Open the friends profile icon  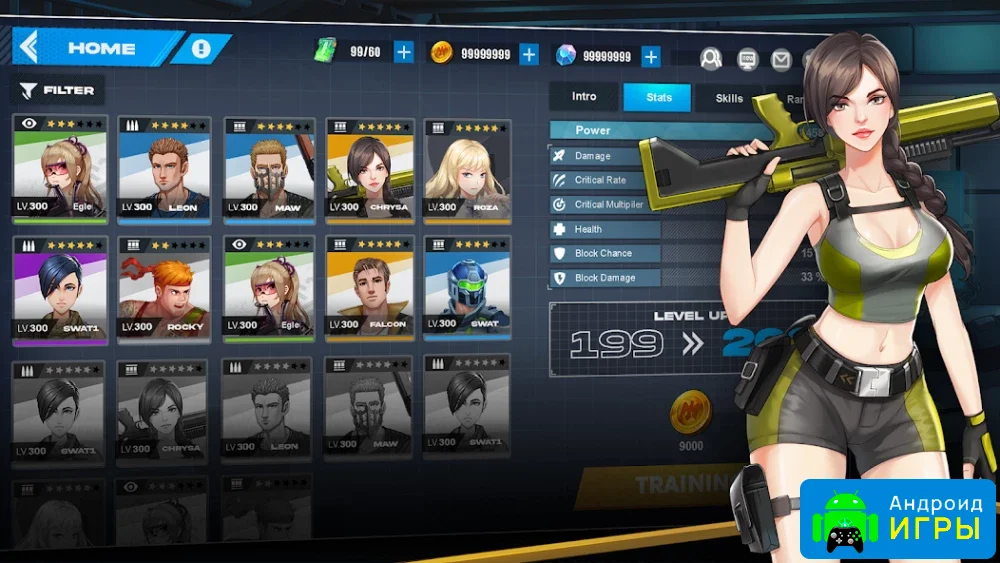coord(711,58)
